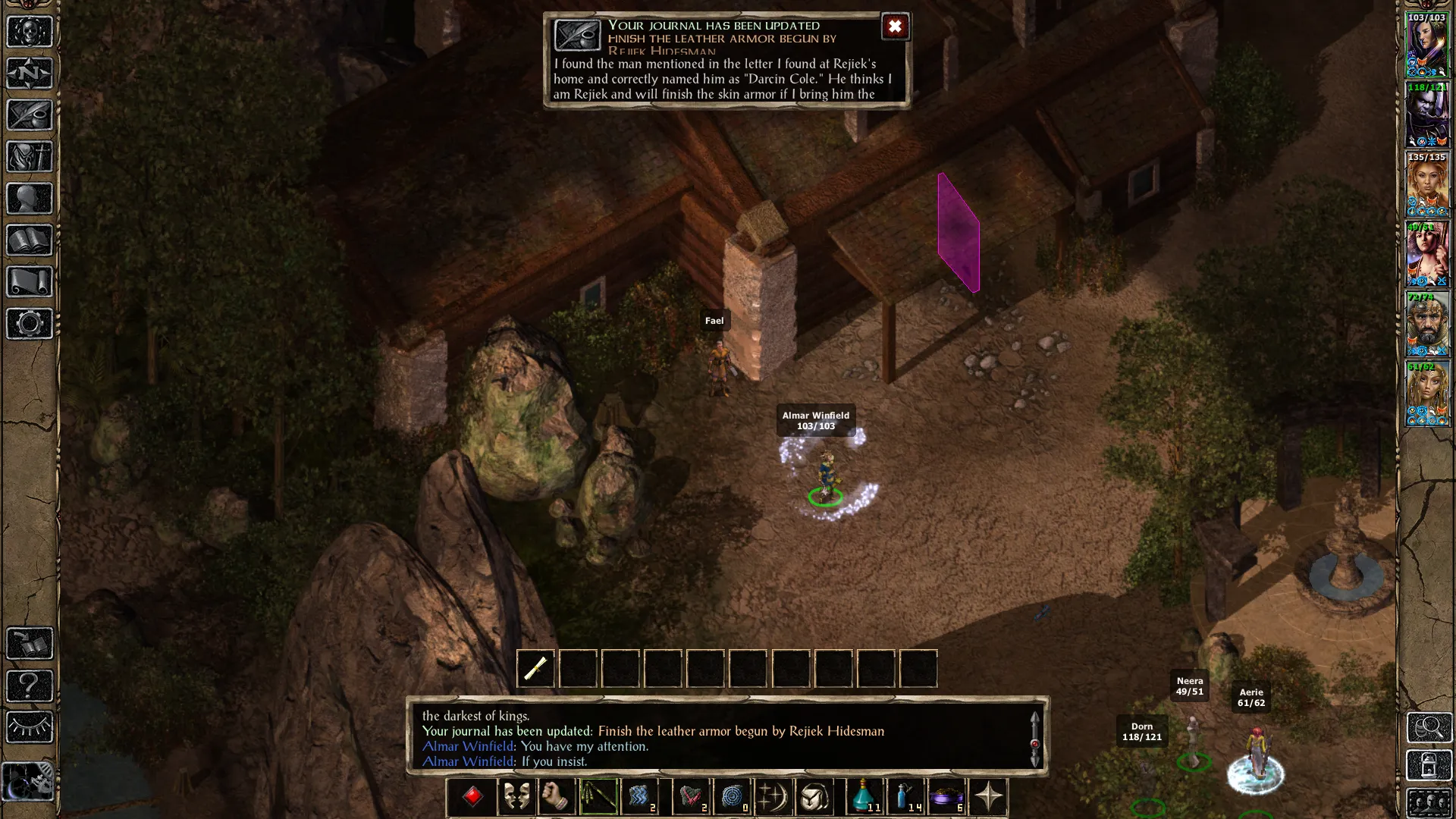Select the bearded party member portrait

point(1427,324)
